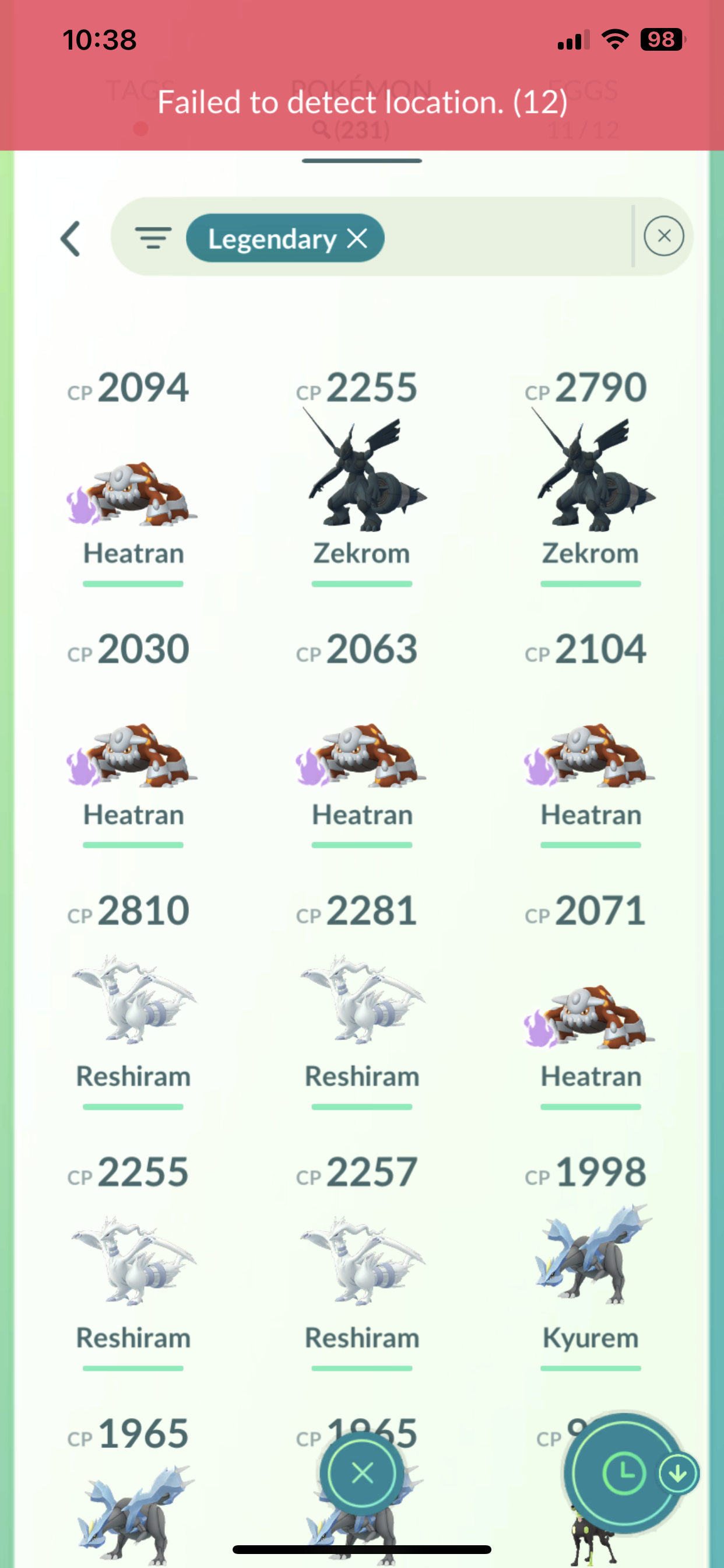Pick the CP 2104 Heatran
This screenshot has width=724, height=1568.
[x=590, y=755]
